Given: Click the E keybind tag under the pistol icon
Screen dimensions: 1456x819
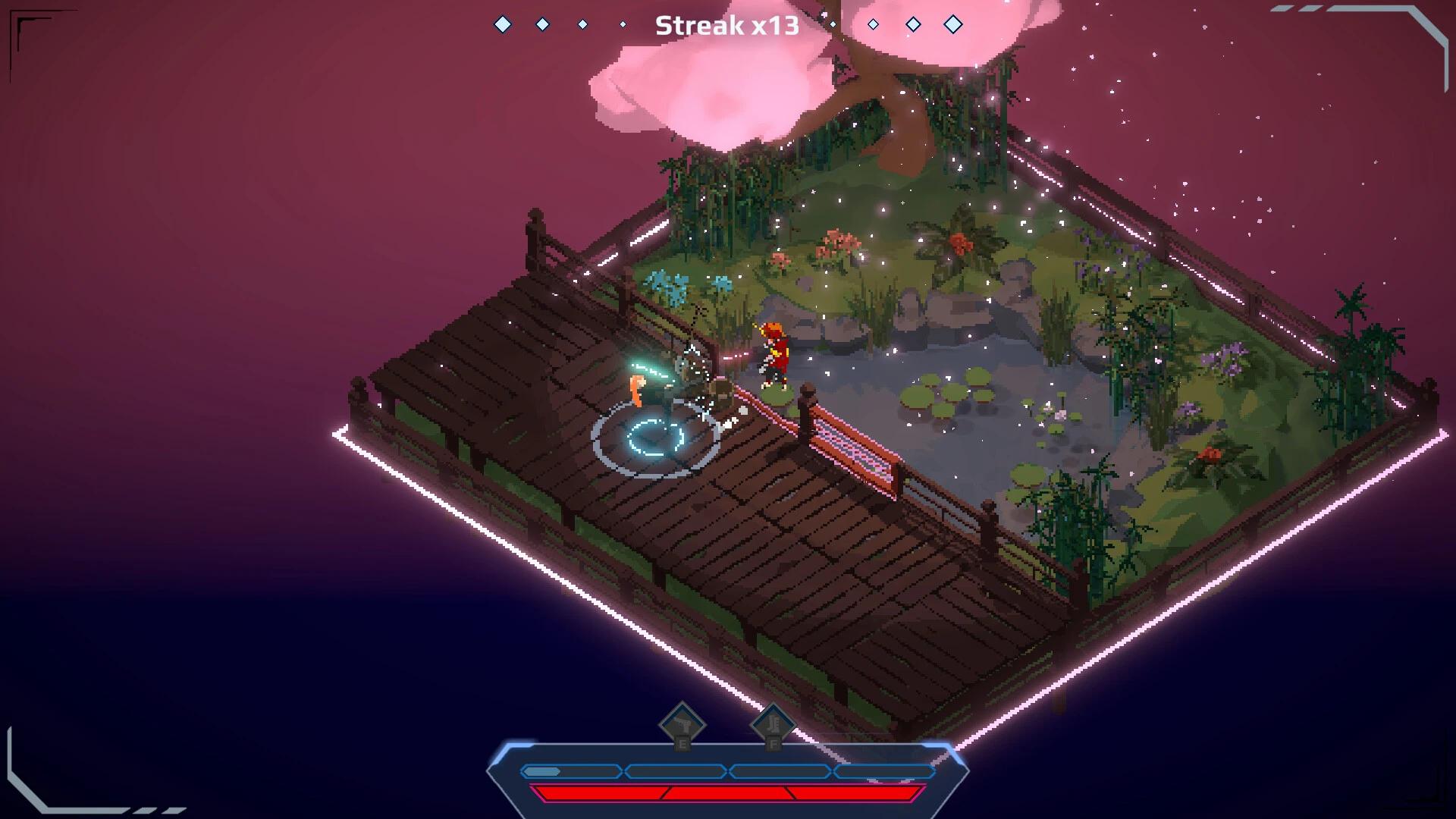Looking at the screenshot, I should 682,745.
